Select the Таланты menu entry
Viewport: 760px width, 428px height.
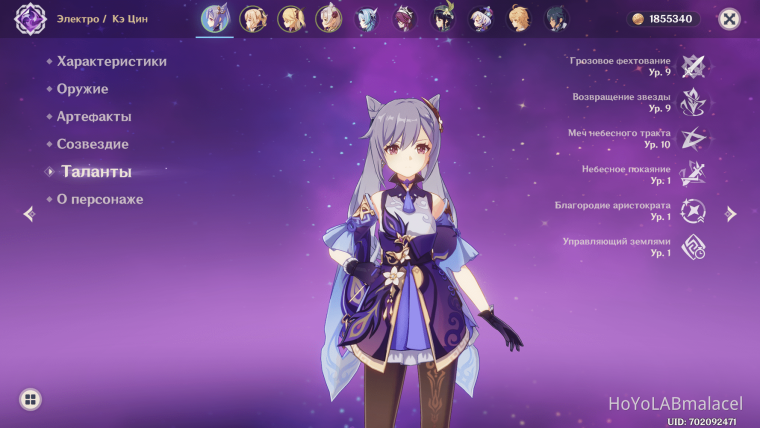point(96,172)
